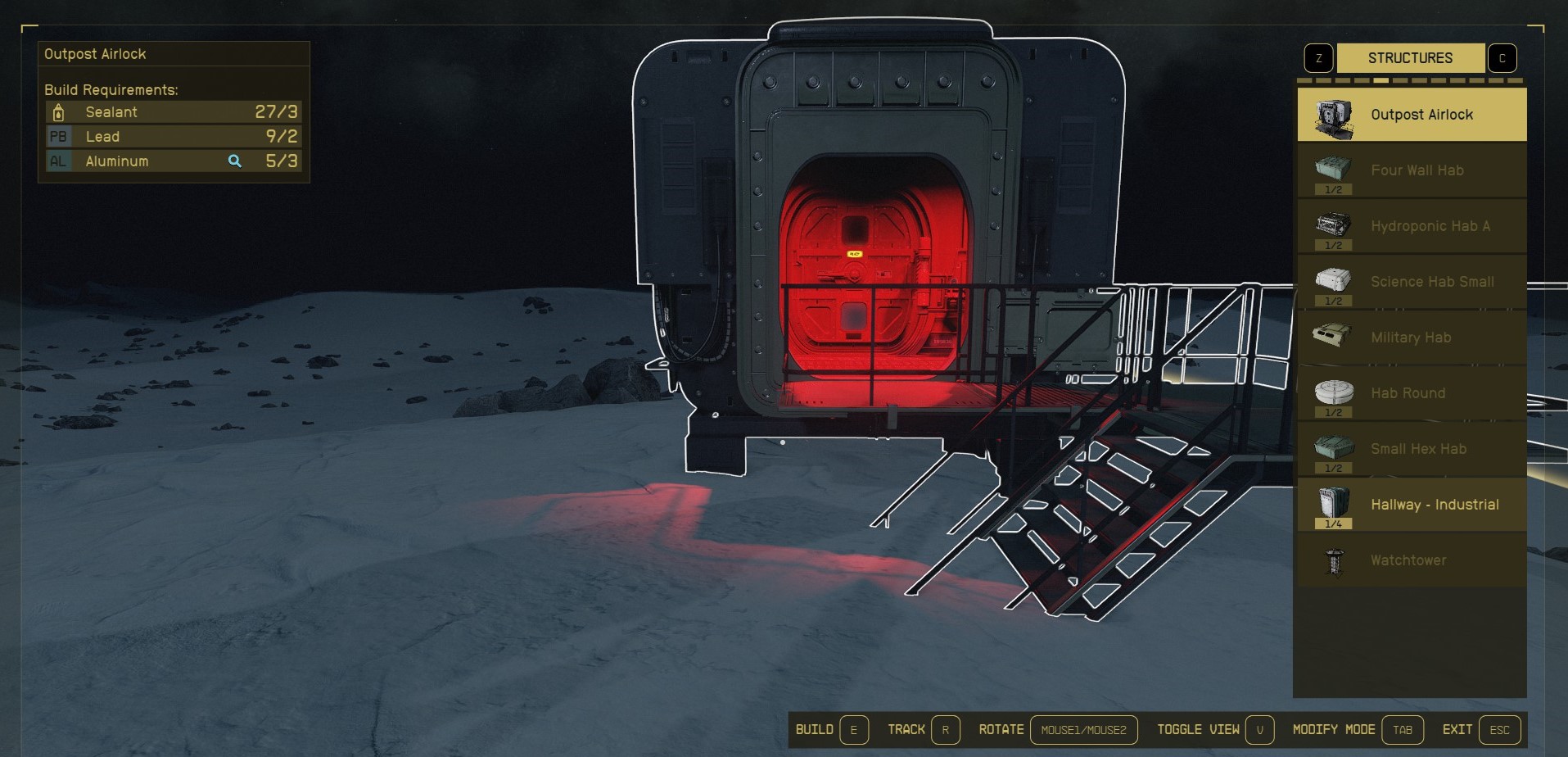The width and height of the screenshot is (1568, 757).
Task: Pick the Science Hab Small entry
Action: pos(1412,282)
